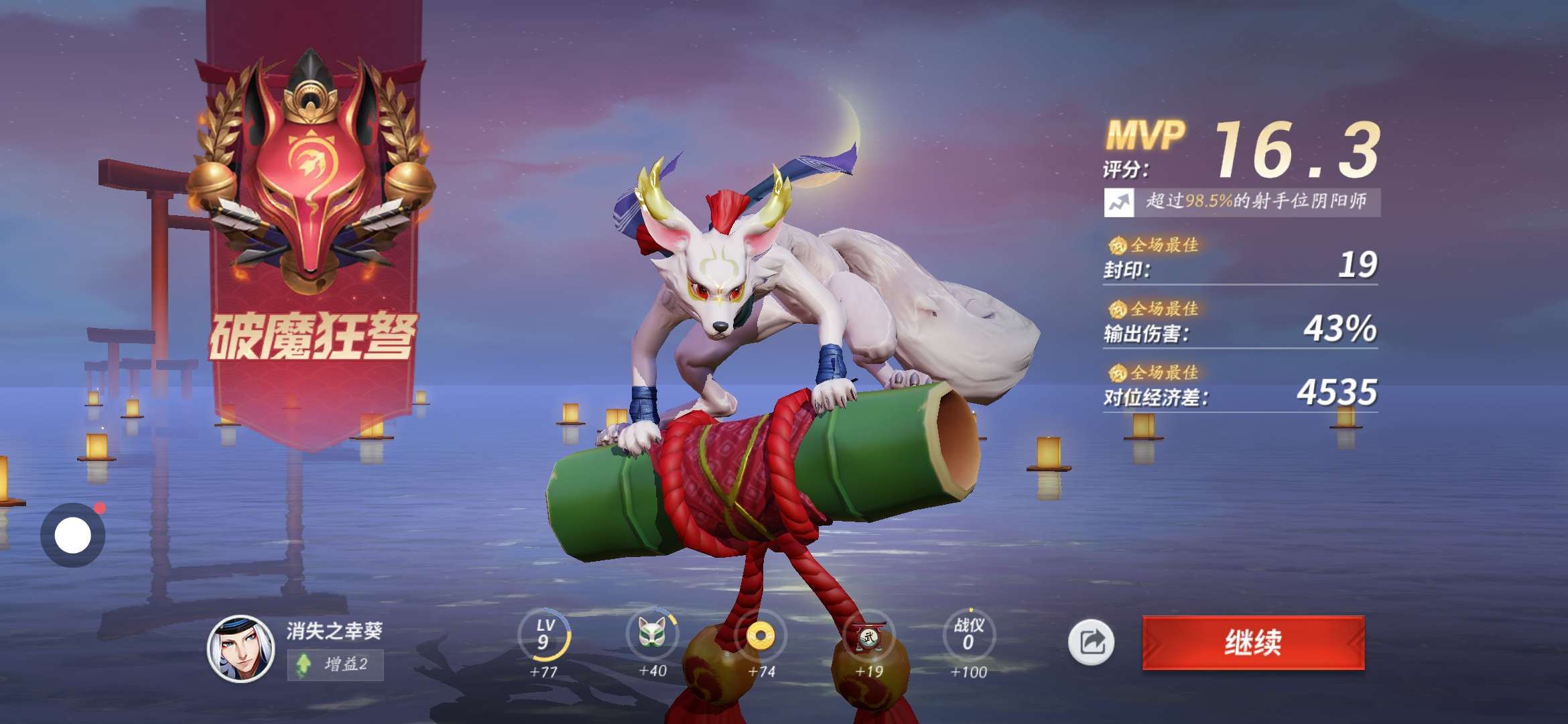Select the gold coin reward icon
Screen dimensions: 1568x724
[x=761, y=635]
